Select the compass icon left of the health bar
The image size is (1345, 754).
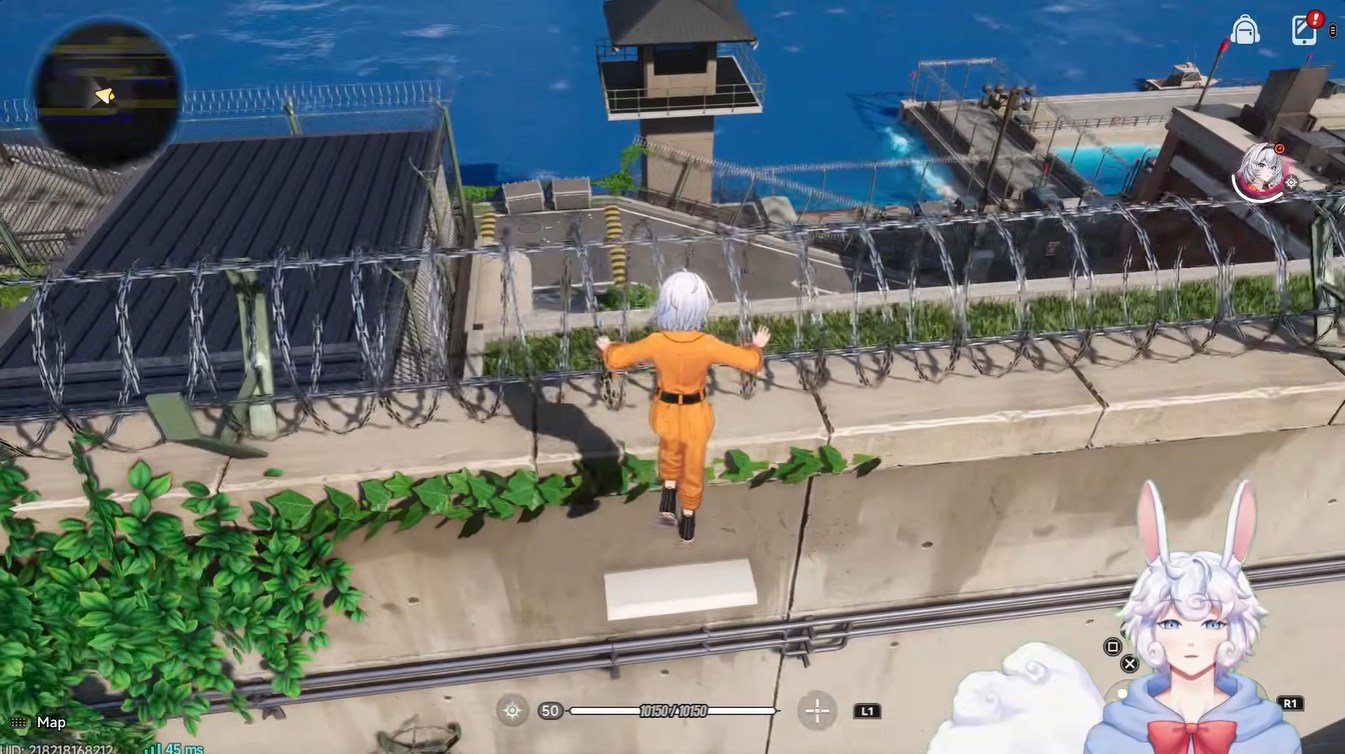[511, 711]
